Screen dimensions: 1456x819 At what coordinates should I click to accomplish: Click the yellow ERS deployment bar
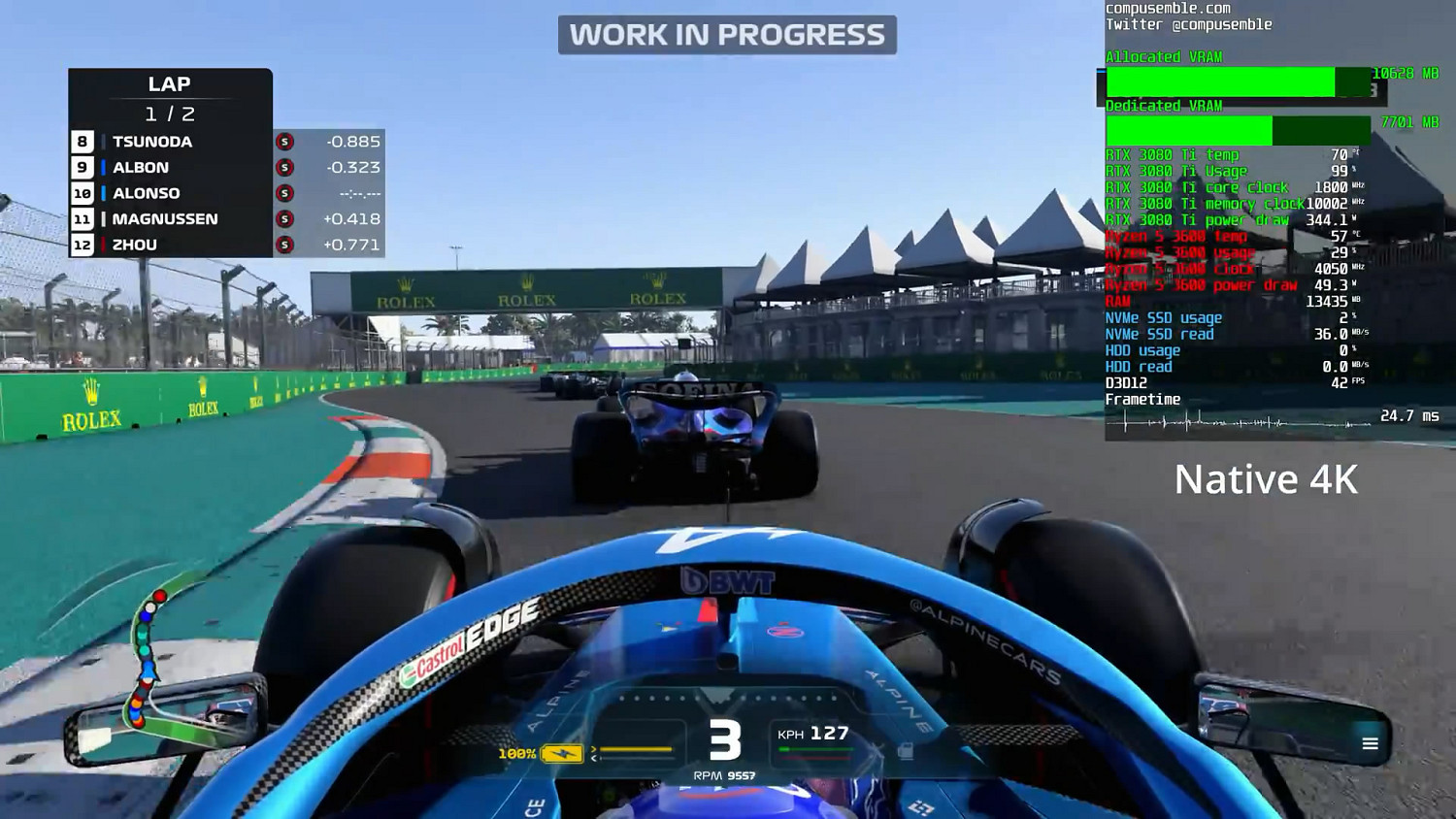point(636,749)
